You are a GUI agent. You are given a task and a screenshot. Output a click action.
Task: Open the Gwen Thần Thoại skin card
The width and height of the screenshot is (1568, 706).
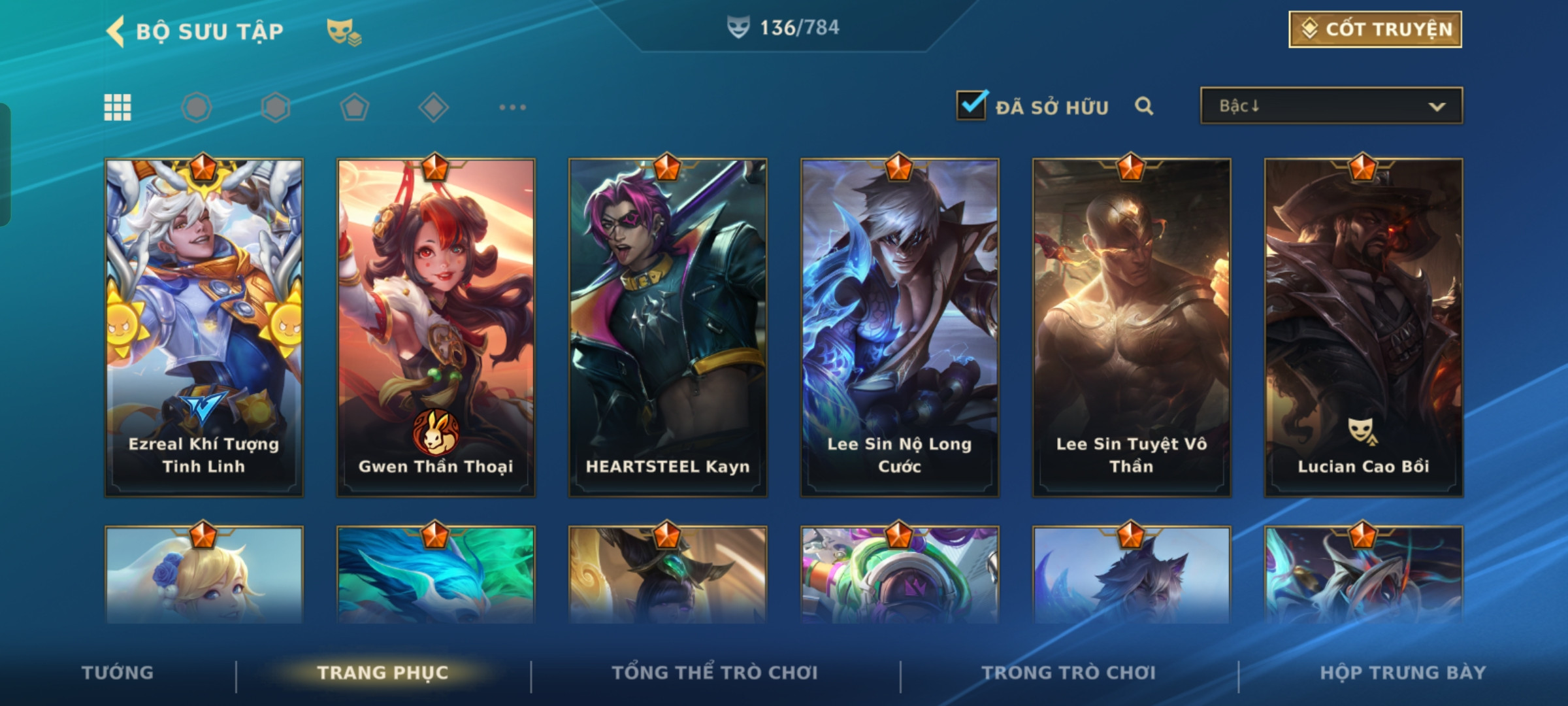click(436, 327)
